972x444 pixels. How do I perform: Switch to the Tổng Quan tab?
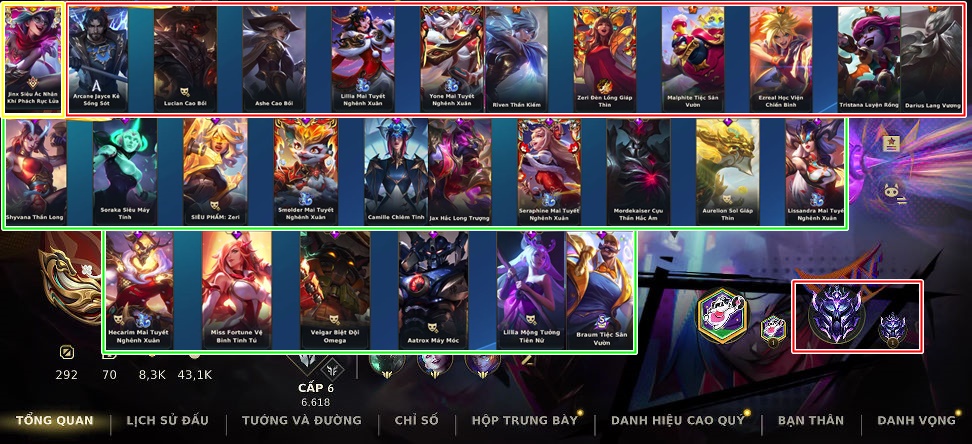tap(54, 421)
